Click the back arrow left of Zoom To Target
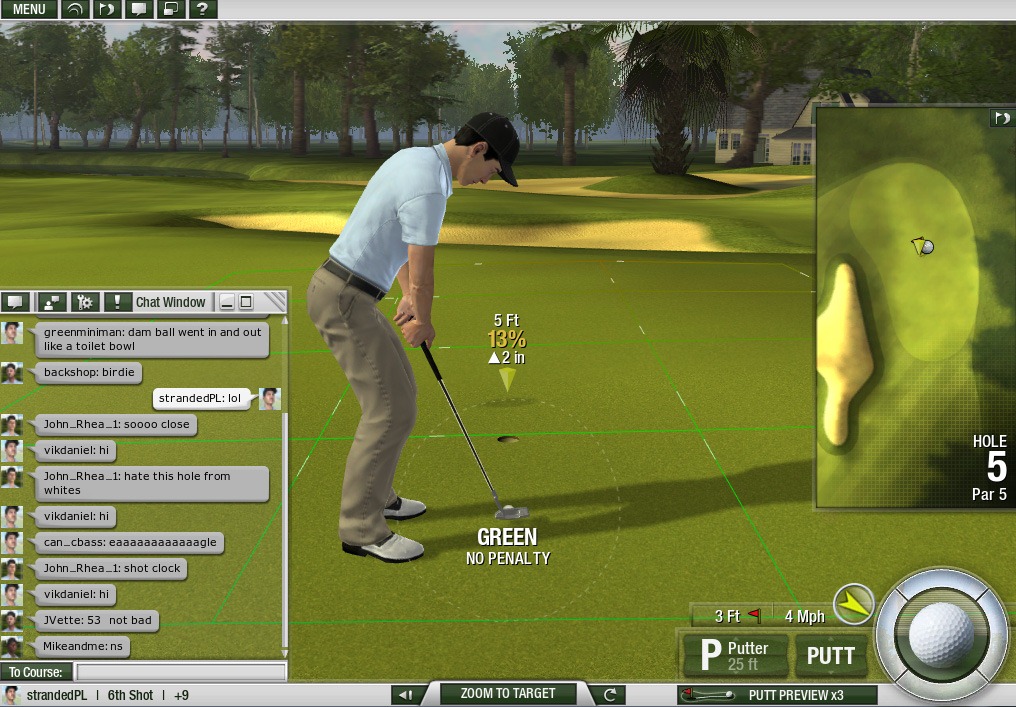Viewport: 1016px width, 707px height. (405, 694)
